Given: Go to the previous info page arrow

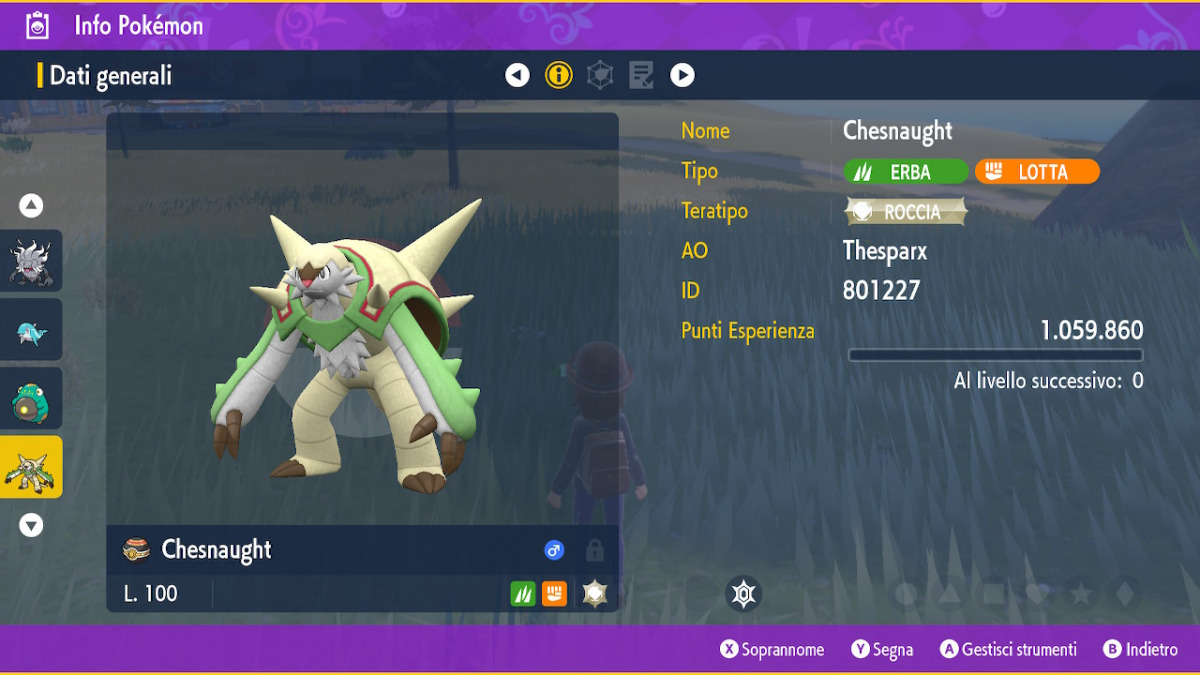Looking at the screenshot, I should coord(517,75).
